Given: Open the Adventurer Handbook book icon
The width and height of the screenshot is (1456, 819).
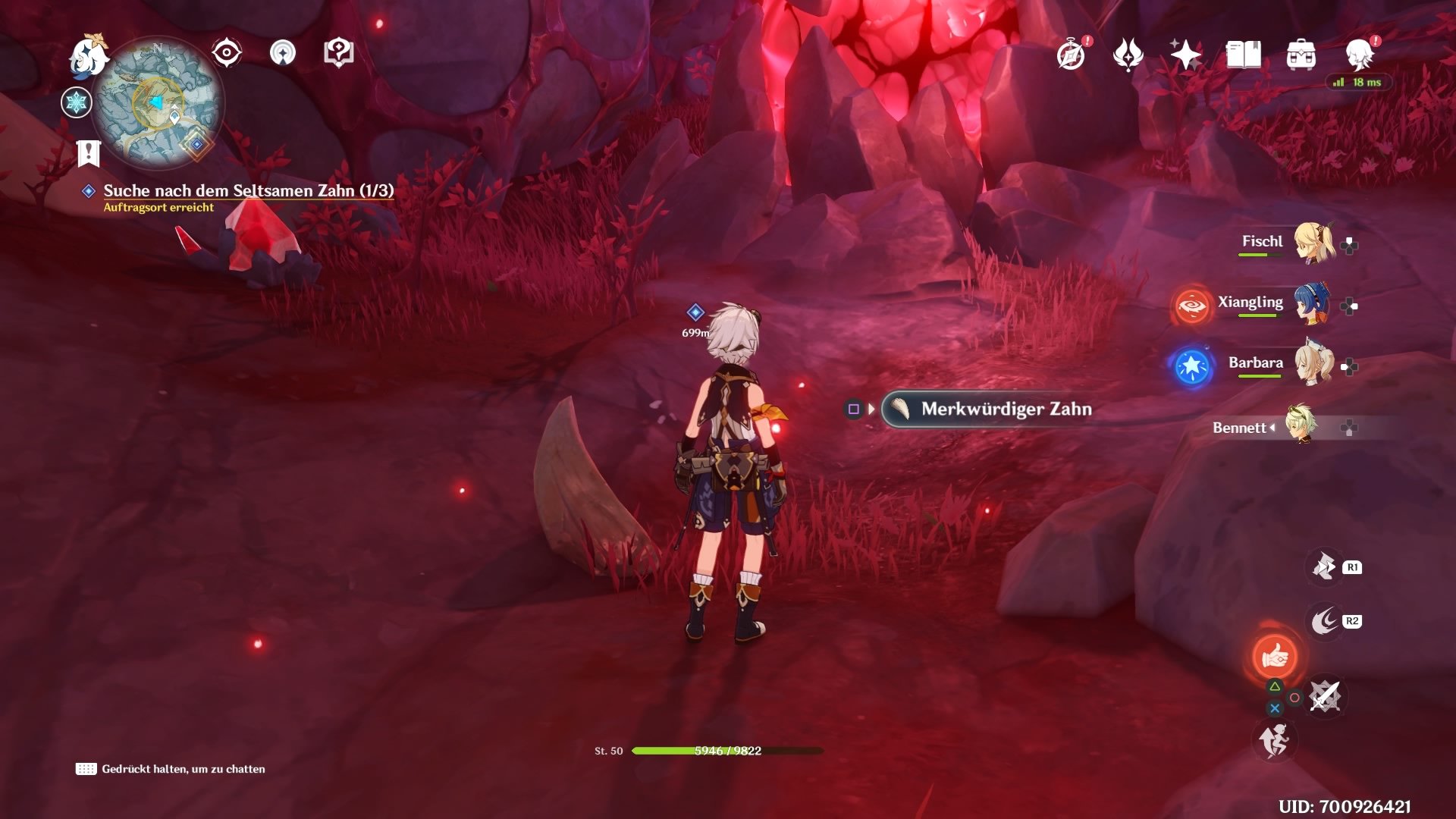Looking at the screenshot, I should coord(1243,55).
